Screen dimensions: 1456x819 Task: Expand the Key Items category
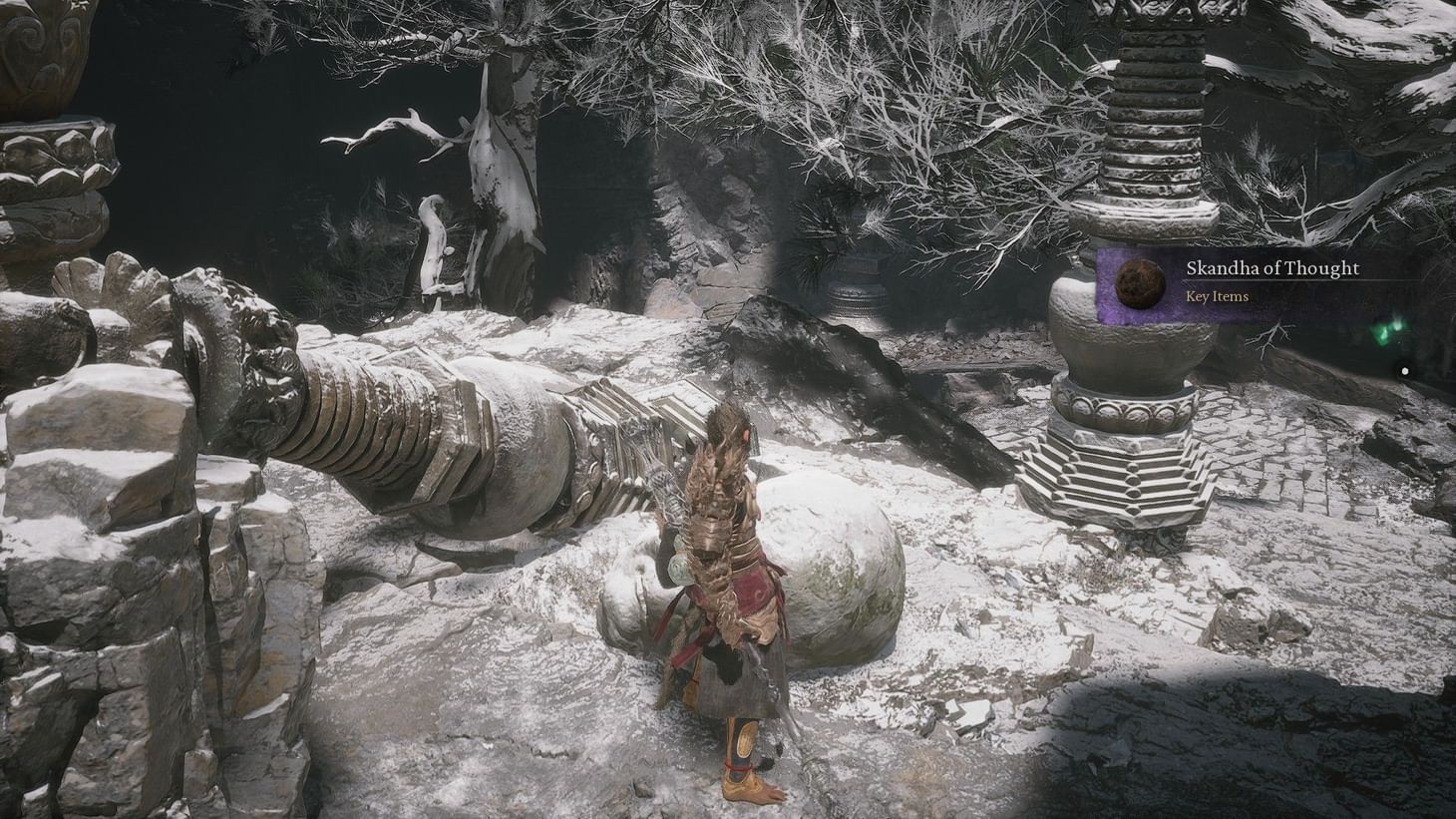point(1216,296)
